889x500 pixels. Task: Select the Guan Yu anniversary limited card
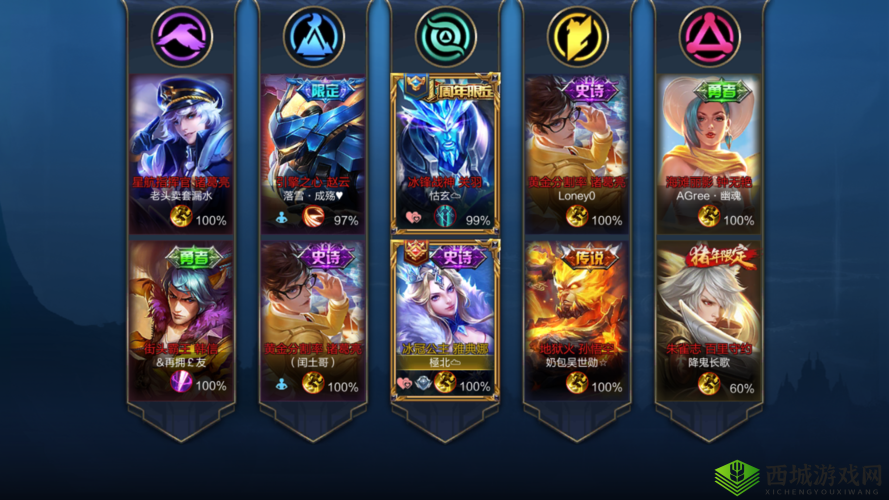[x=445, y=150]
